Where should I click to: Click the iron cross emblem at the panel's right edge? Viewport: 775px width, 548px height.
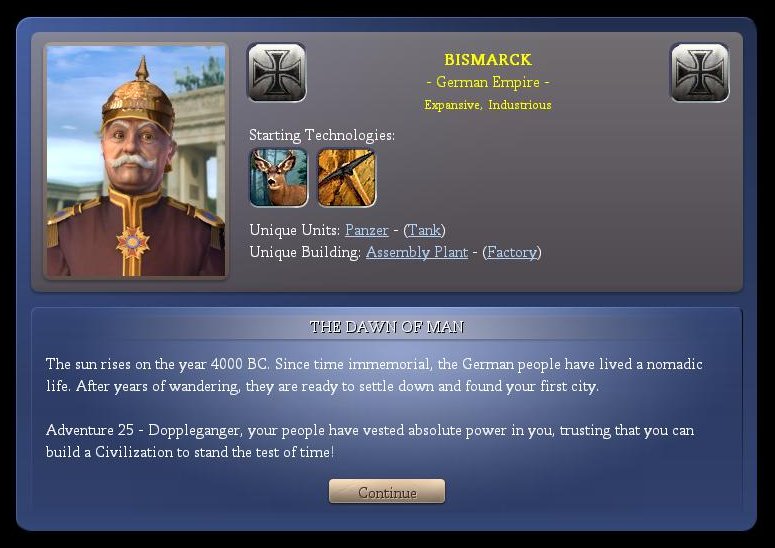pos(699,72)
